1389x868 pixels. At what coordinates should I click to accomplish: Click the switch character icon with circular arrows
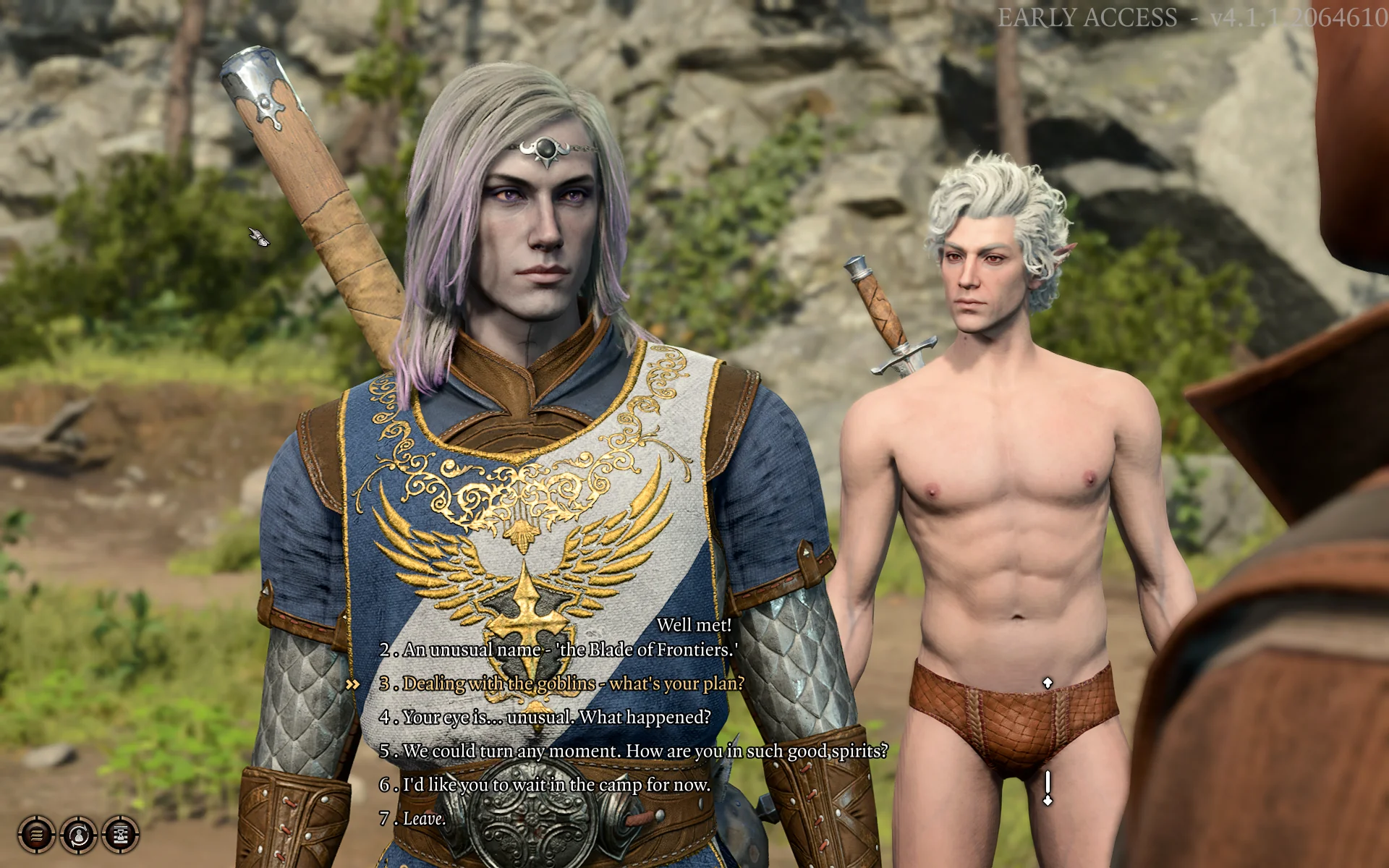click(x=79, y=835)
